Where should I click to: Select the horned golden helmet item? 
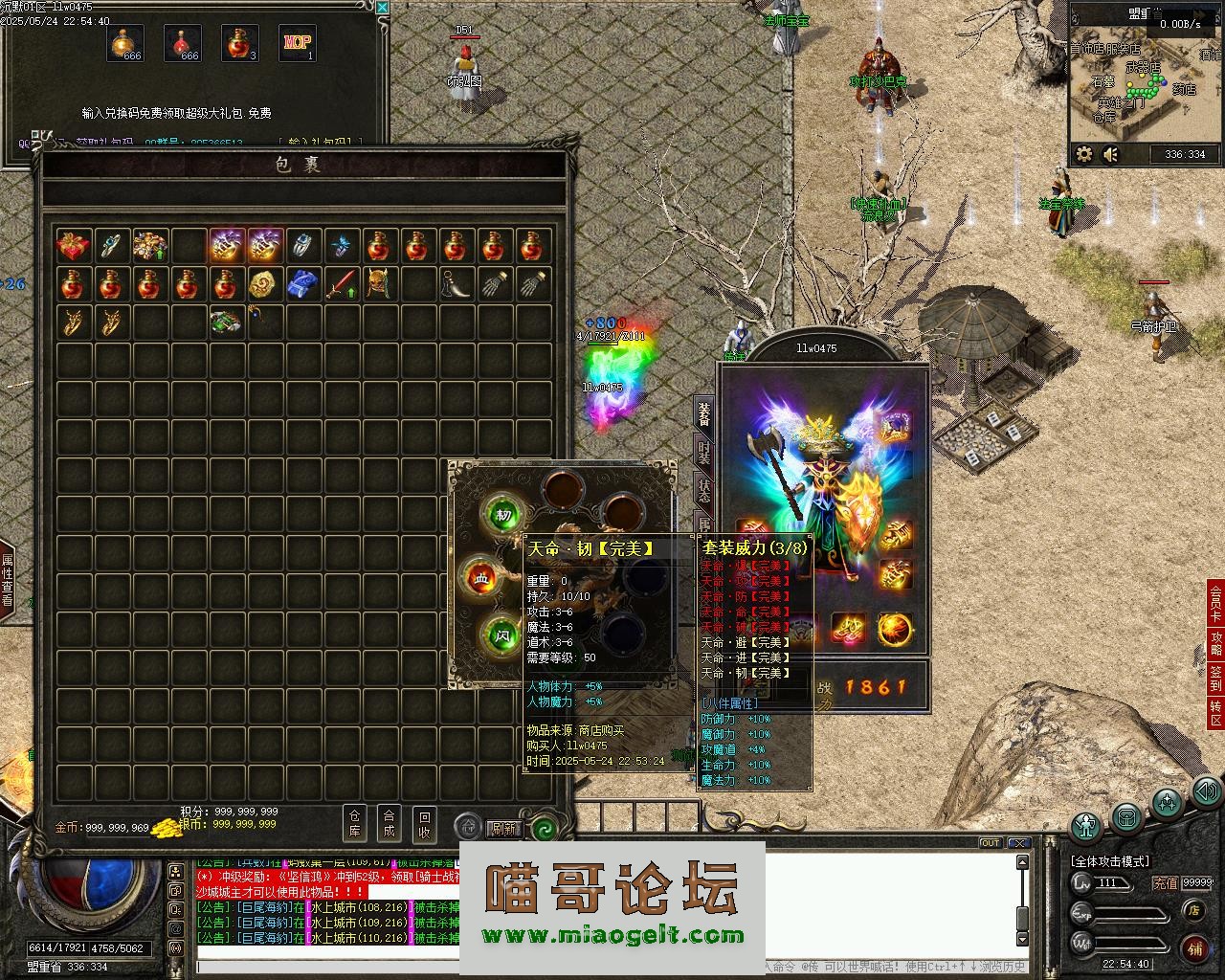click(x=380, y=284)
